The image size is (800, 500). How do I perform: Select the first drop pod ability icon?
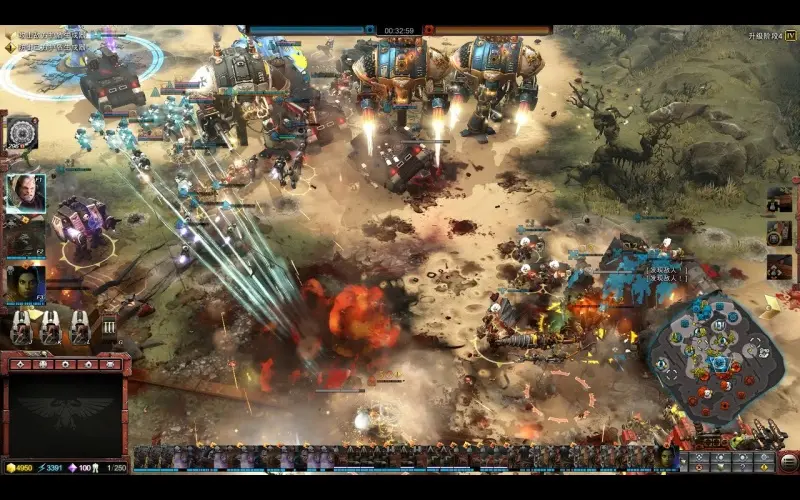(21, 327)
